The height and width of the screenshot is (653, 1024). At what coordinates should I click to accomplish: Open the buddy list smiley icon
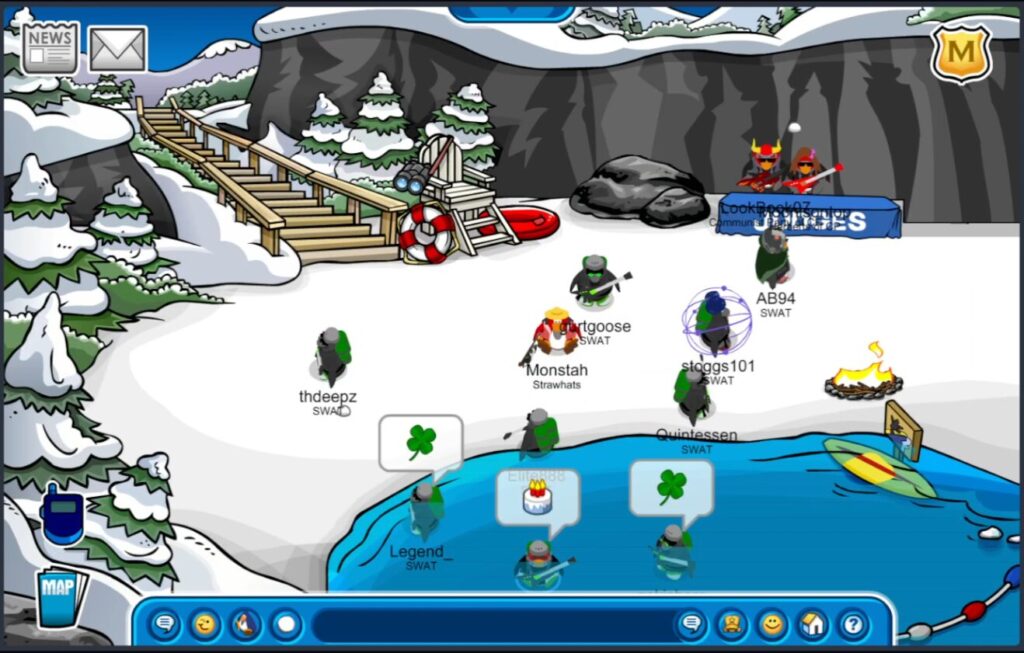[x=771, y=626]
